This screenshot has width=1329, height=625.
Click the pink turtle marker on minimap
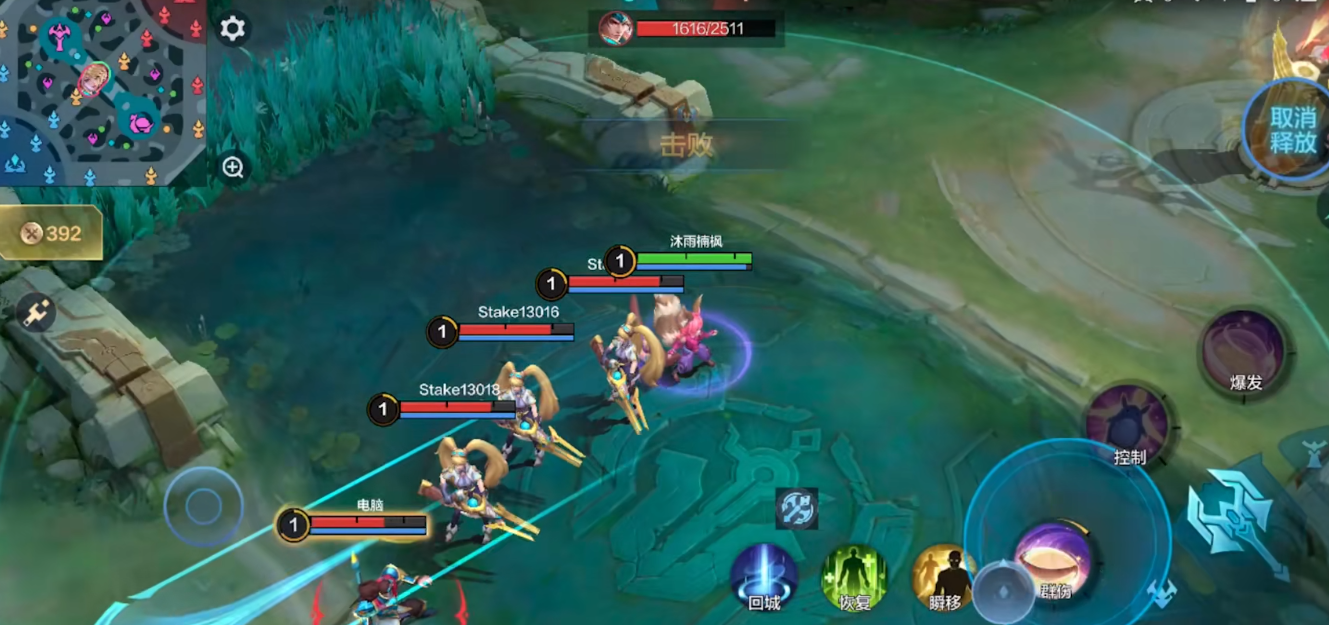(140, 123)
